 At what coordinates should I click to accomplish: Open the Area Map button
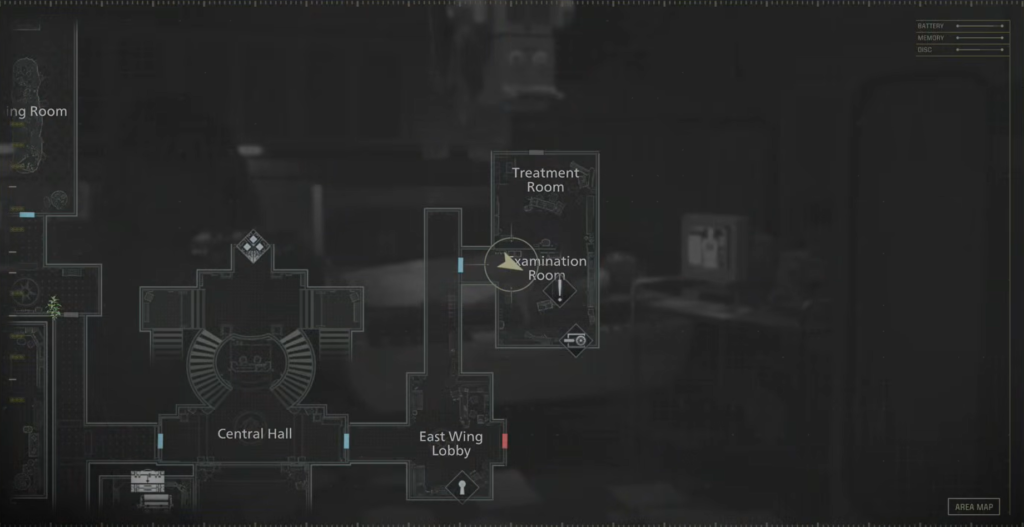point(973,507)
